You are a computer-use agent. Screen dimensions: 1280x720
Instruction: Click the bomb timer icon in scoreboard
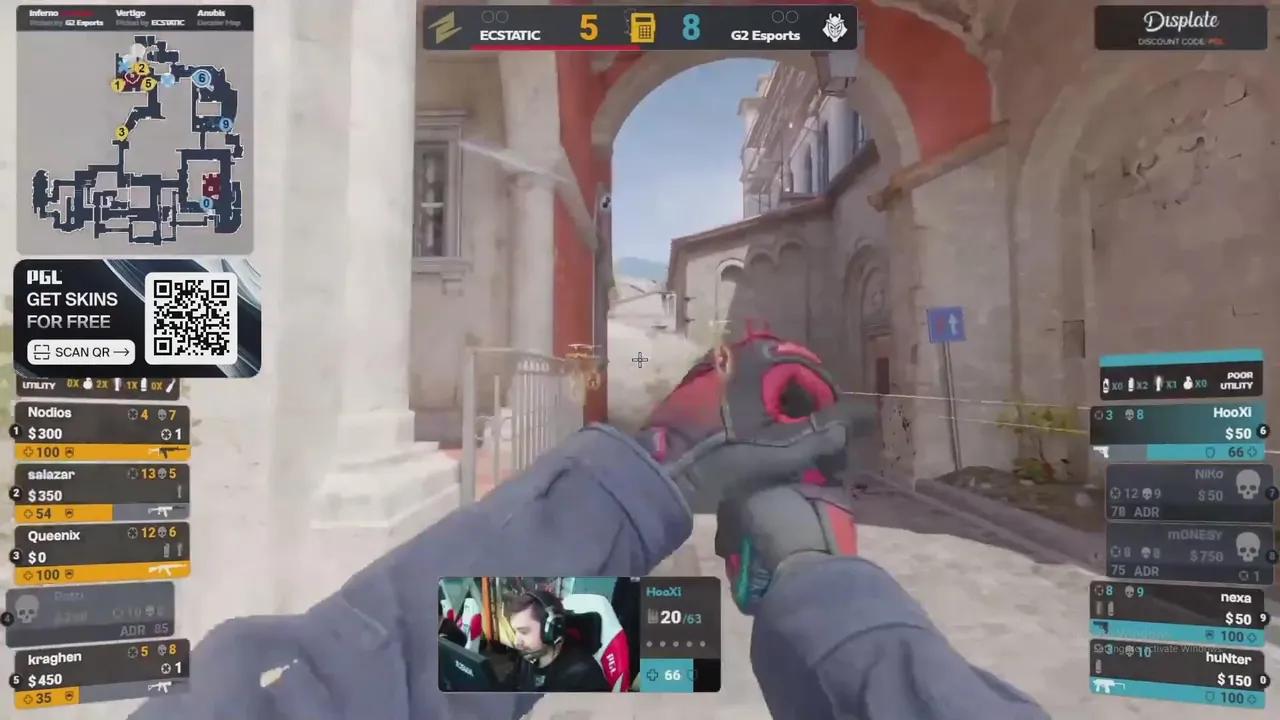click(641, 29)
